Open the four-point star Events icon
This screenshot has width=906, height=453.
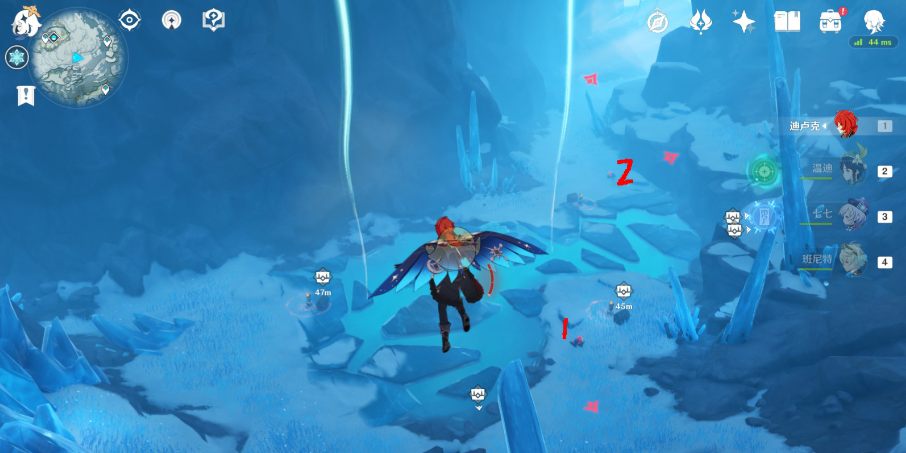744,22
